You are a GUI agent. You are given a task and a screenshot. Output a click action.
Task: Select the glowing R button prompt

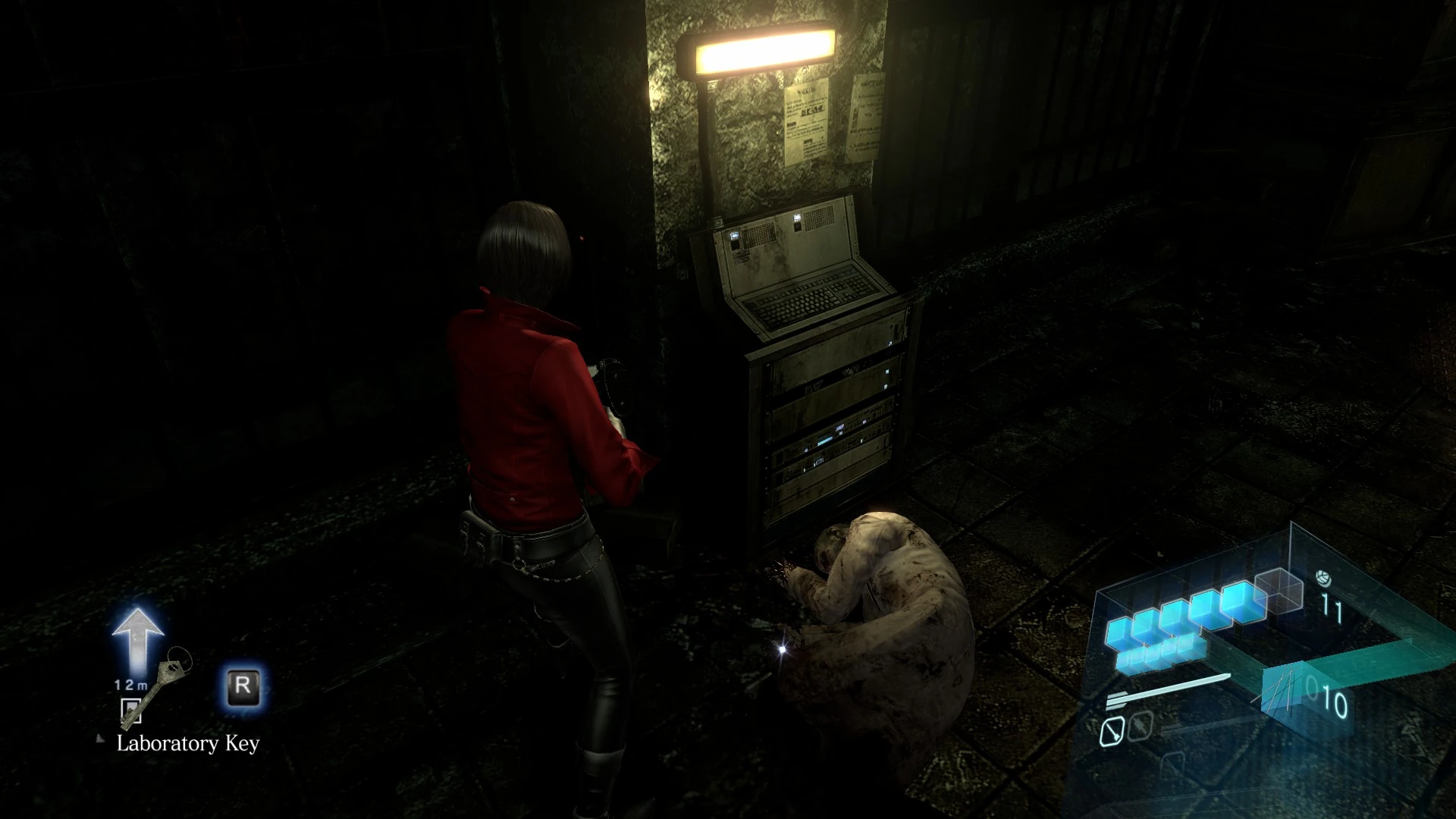[x=243, y=686]
